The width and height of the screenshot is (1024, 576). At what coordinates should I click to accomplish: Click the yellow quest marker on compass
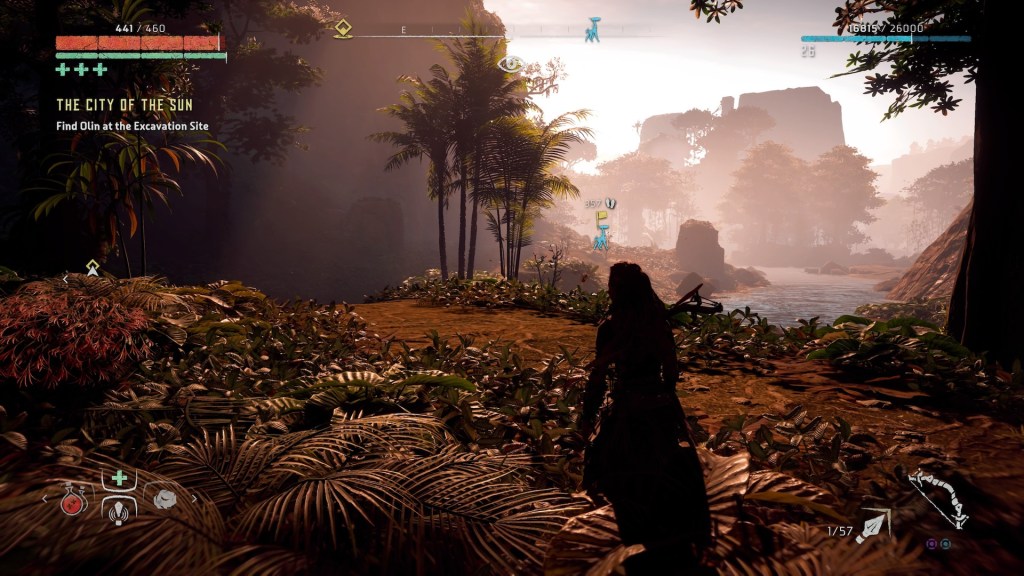point(343,28)
